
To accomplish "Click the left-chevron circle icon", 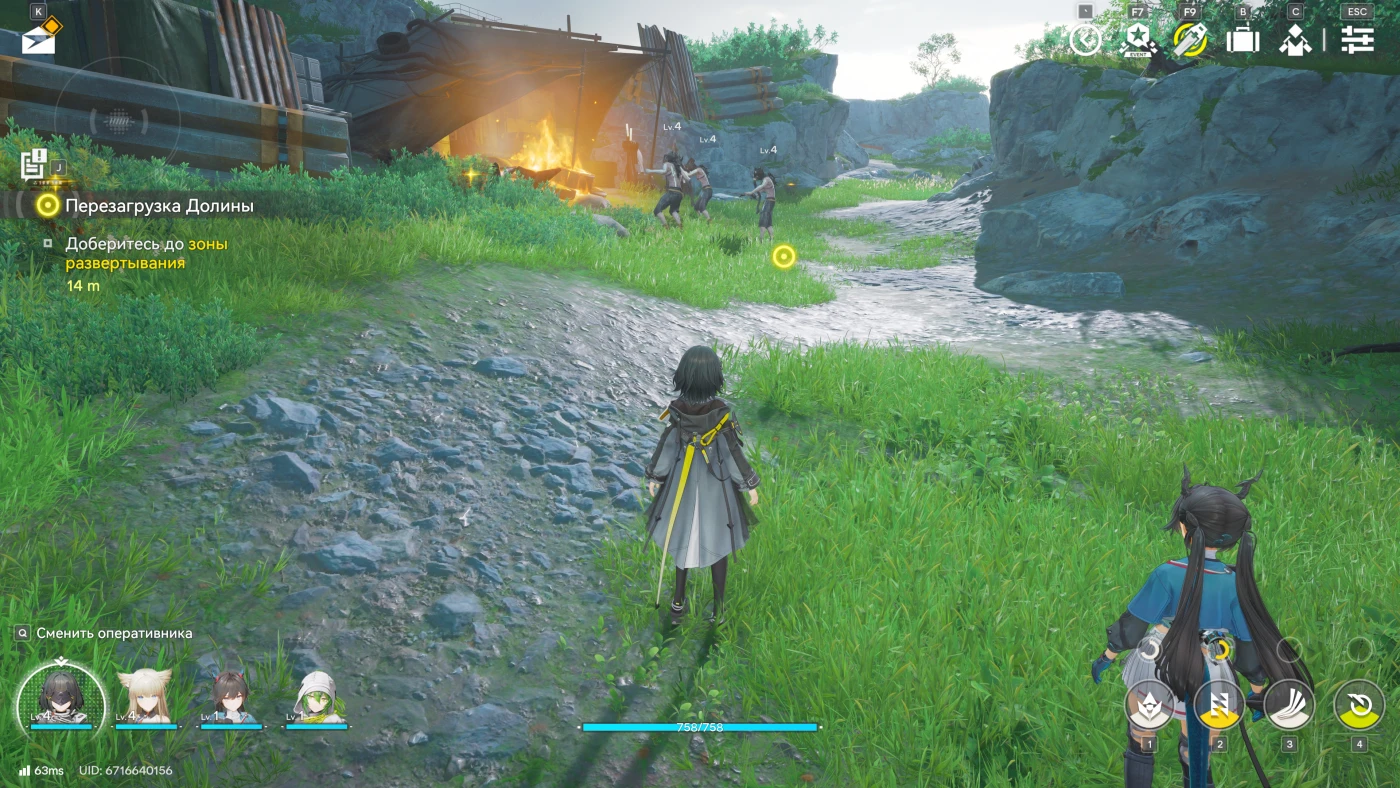I will [1085, 40].
